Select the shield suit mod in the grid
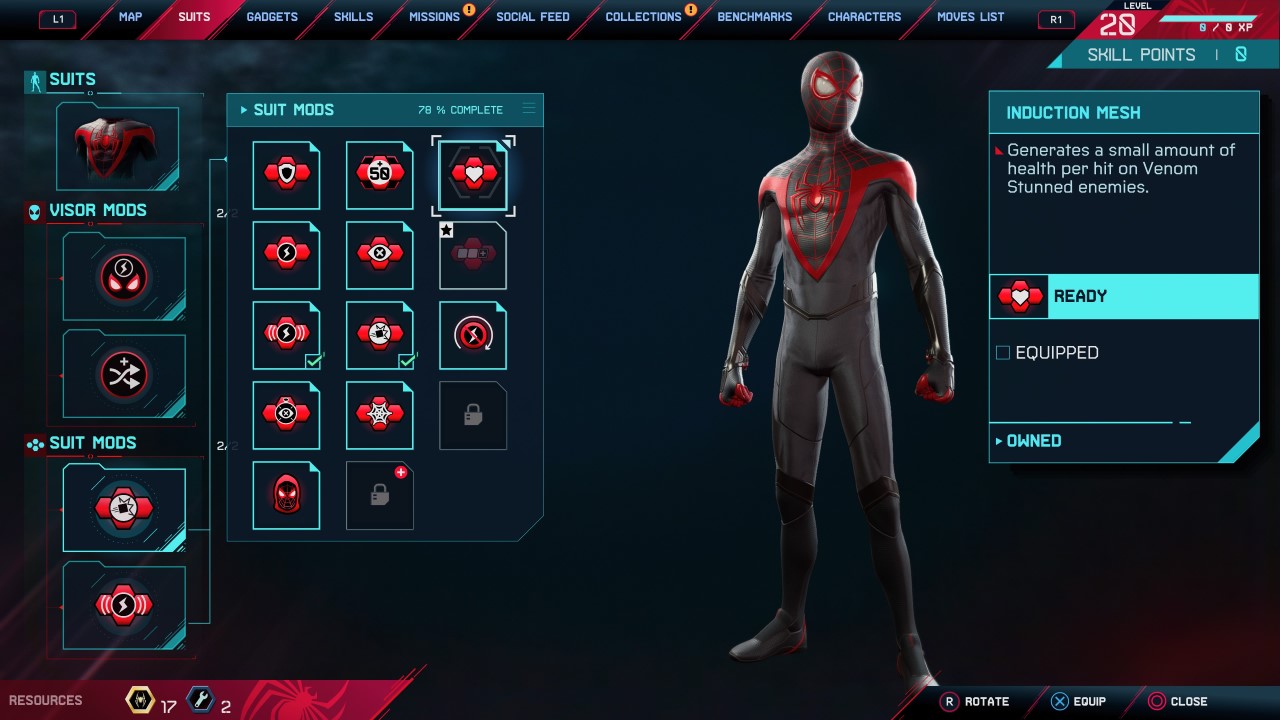This screenshot has height=720, width=1280. [286, 174]
